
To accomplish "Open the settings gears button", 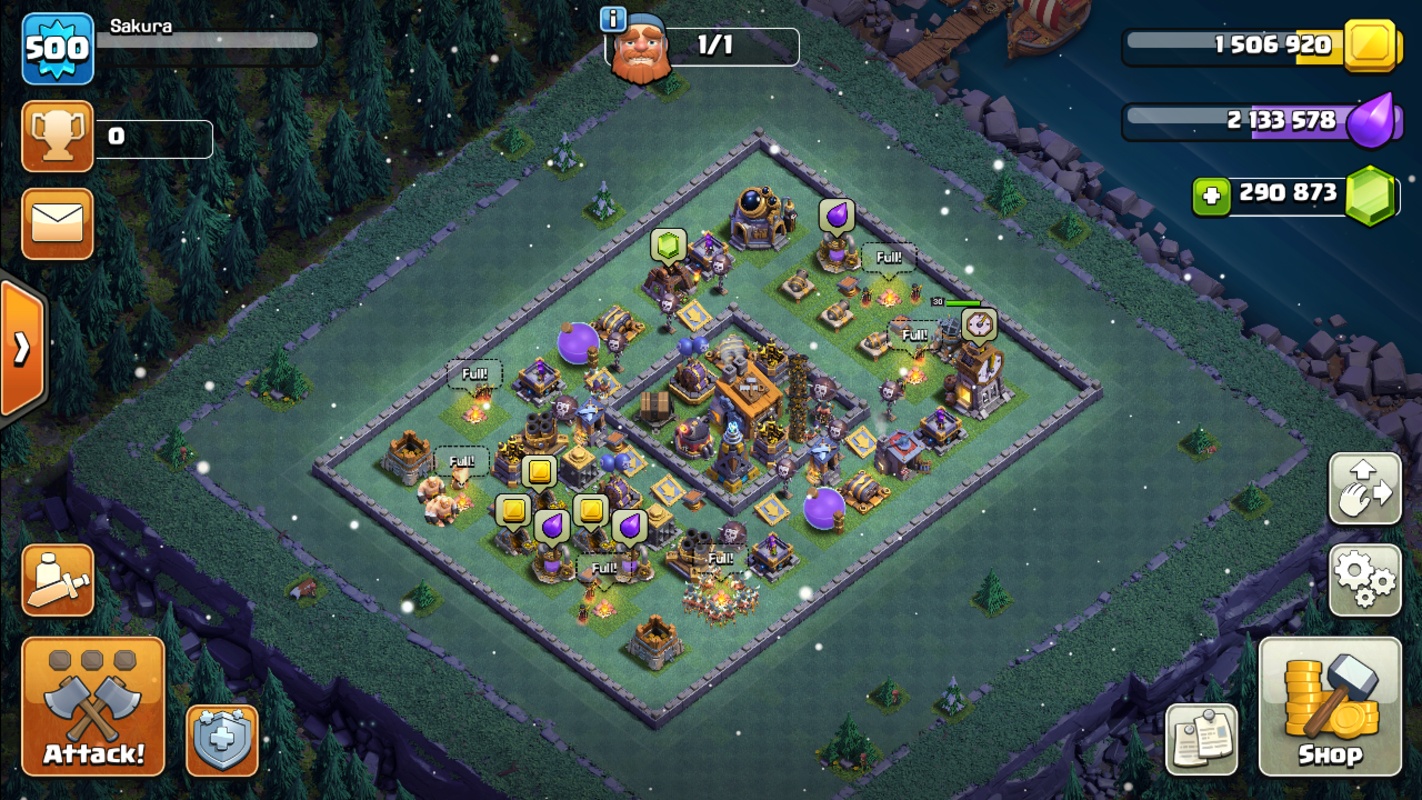I will coord(1365,580).
